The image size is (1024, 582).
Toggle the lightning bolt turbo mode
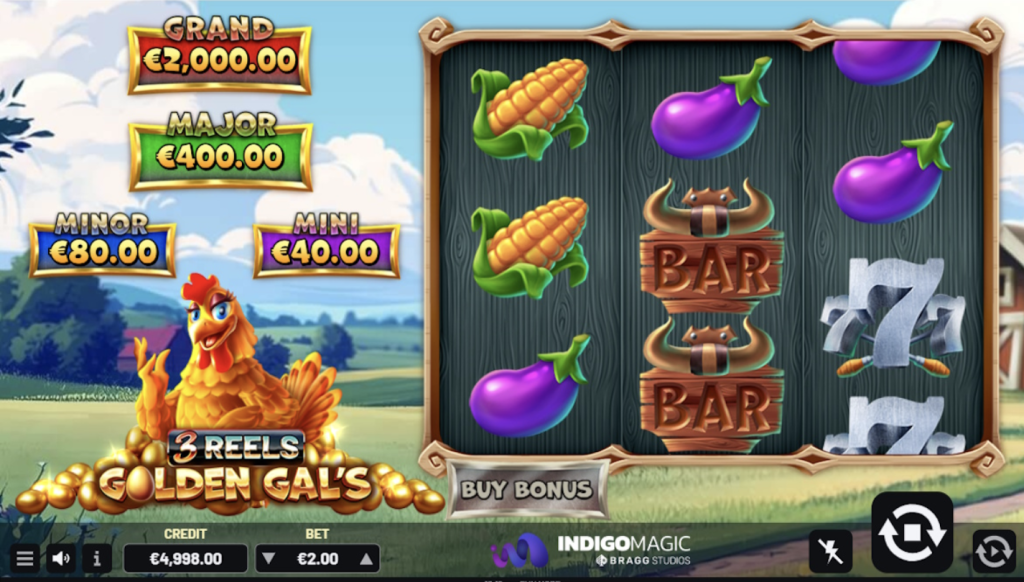pyautogui.click(x=830, y=551)
